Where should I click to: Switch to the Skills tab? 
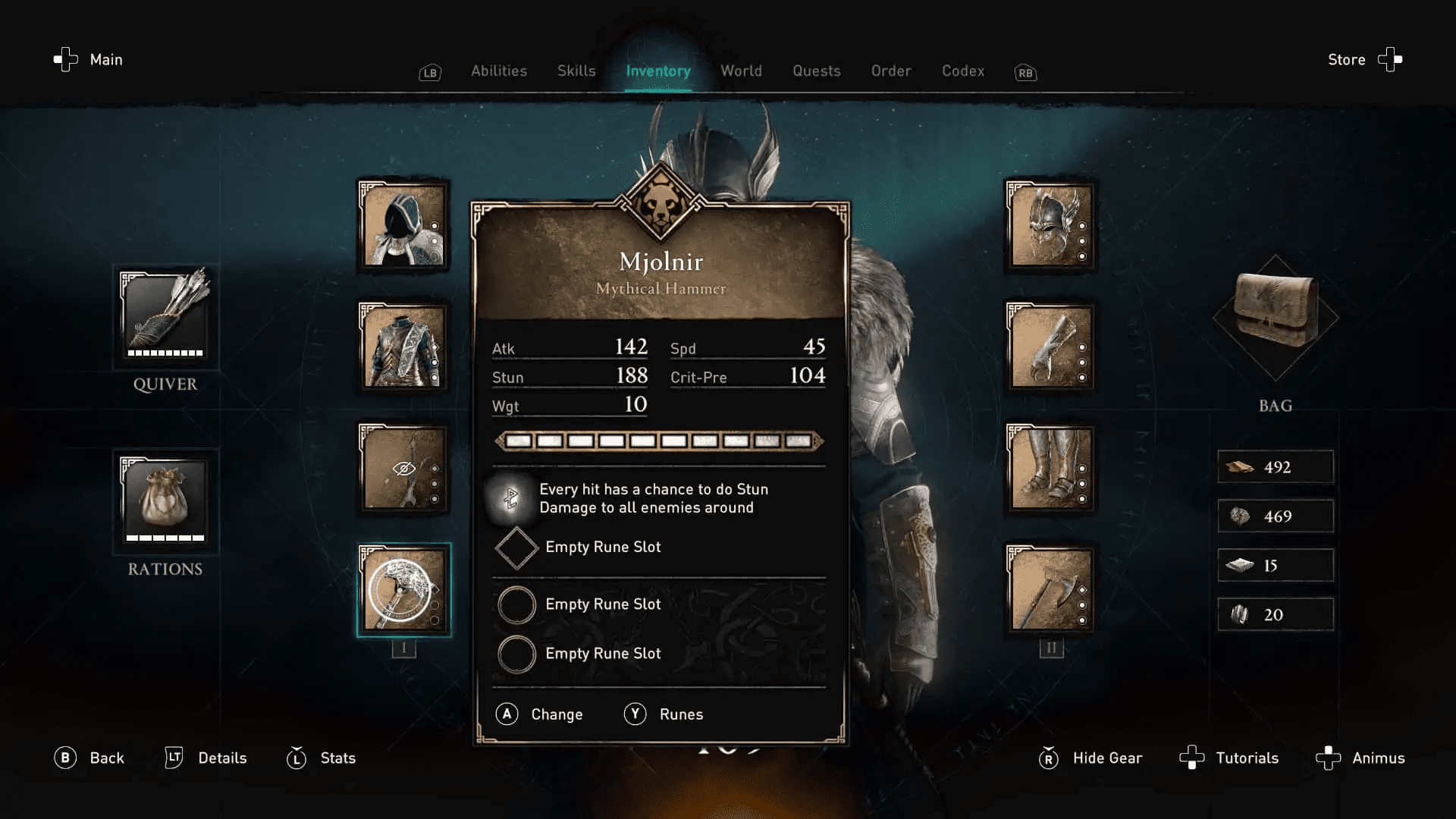pos(576,71)
